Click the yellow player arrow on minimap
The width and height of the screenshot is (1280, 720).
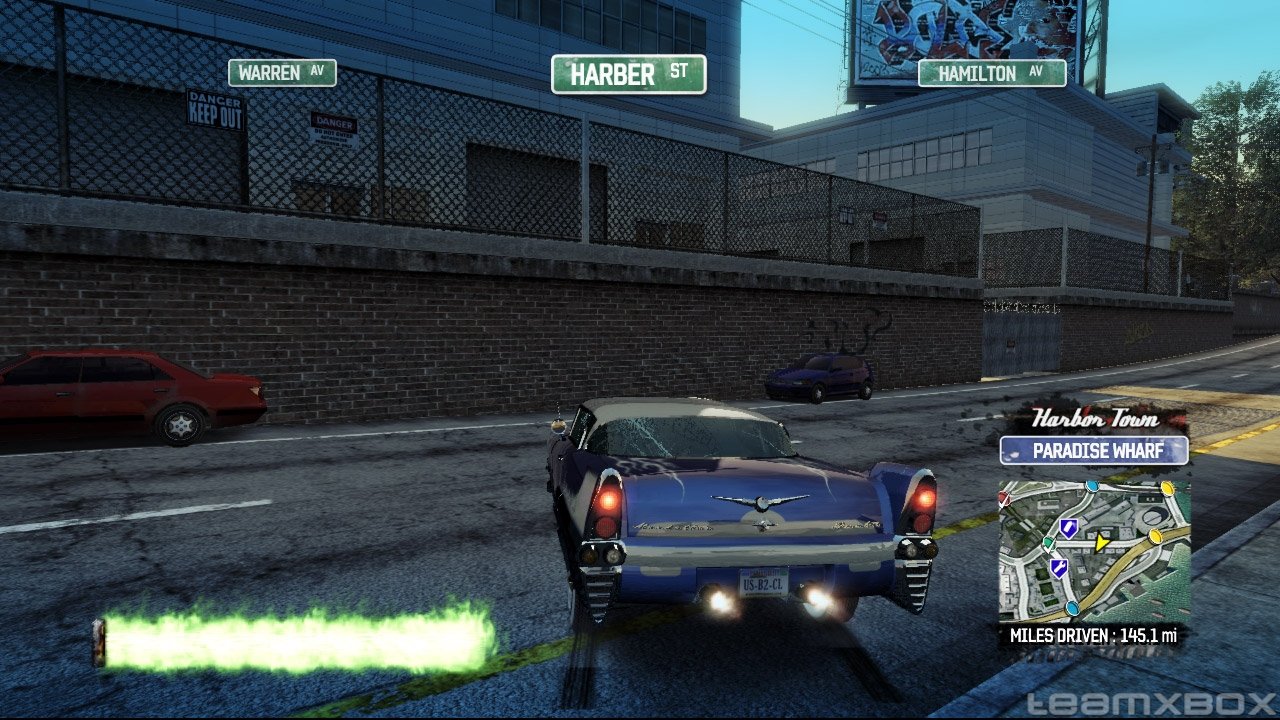(x=1101, y=543)
